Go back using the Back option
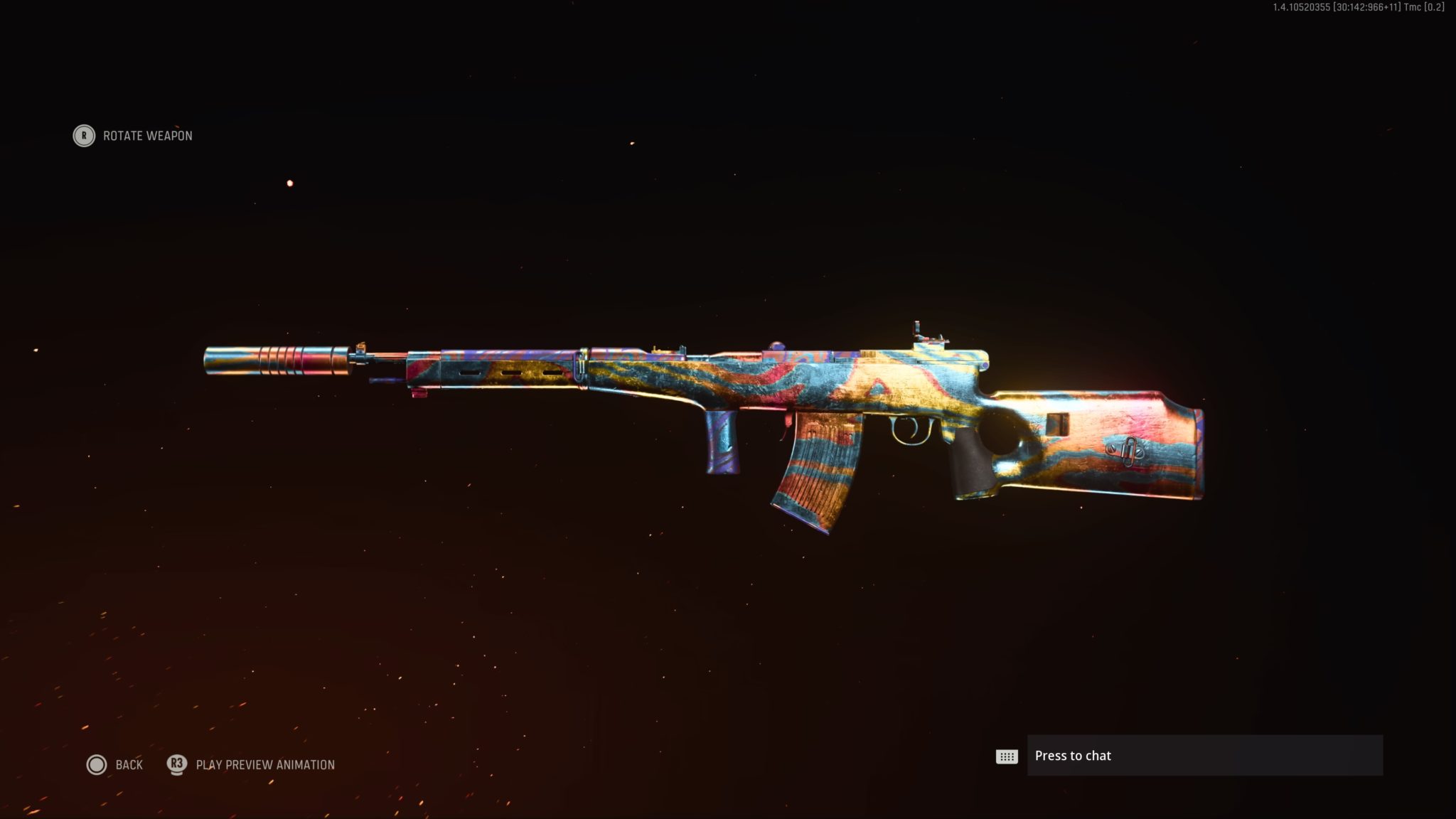The width and height of the screenshot is (1456, 819). [115, 765]
